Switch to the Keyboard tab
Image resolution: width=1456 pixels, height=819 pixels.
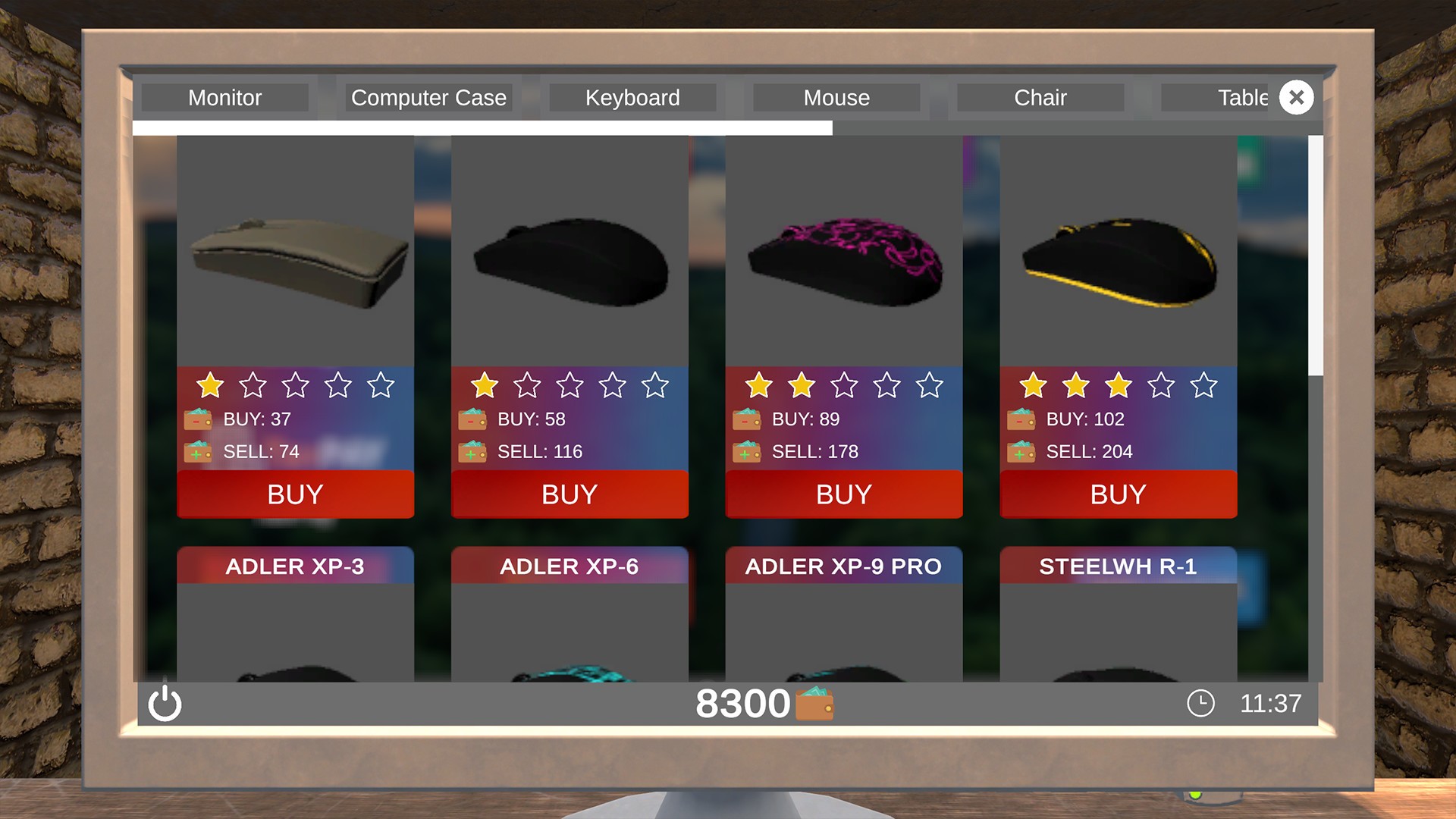pos(632,97)
